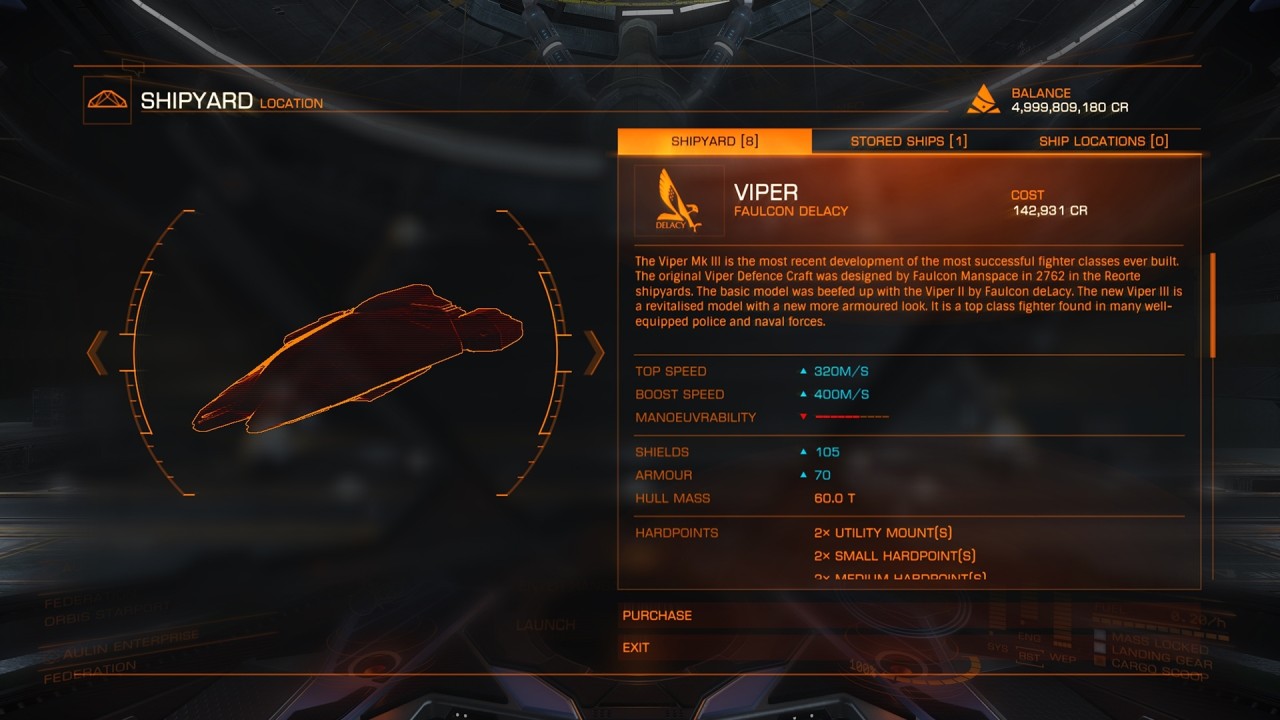Click the ship details scrollbar
Screen dimensions: 1280x720
click(1213, 305)
